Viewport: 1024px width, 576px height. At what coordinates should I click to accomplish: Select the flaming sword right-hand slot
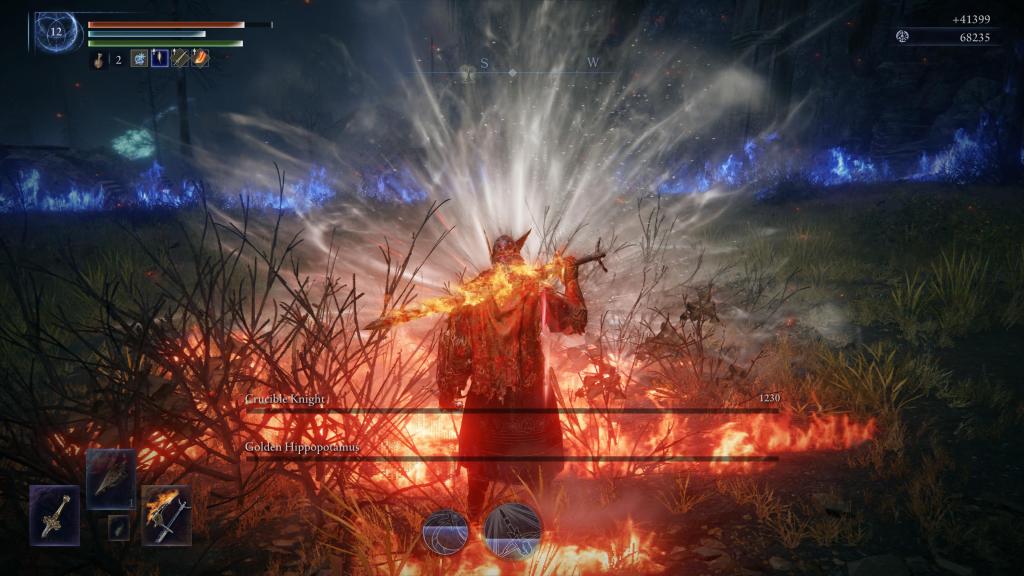[166, 515]
